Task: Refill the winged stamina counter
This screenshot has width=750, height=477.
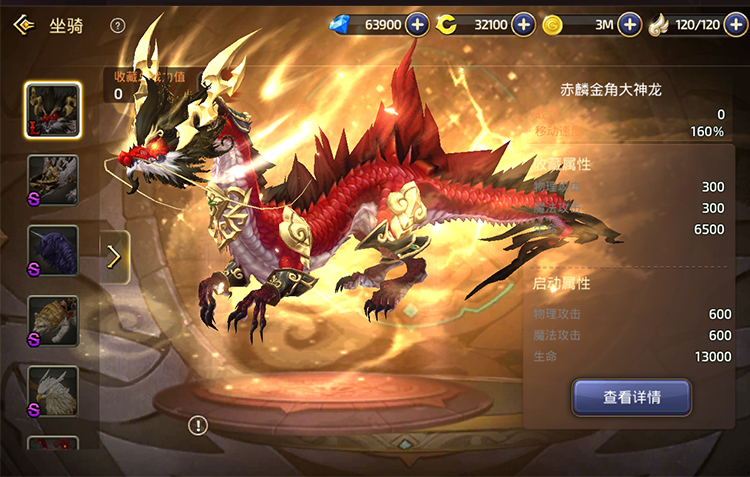Action: (735, 25)
